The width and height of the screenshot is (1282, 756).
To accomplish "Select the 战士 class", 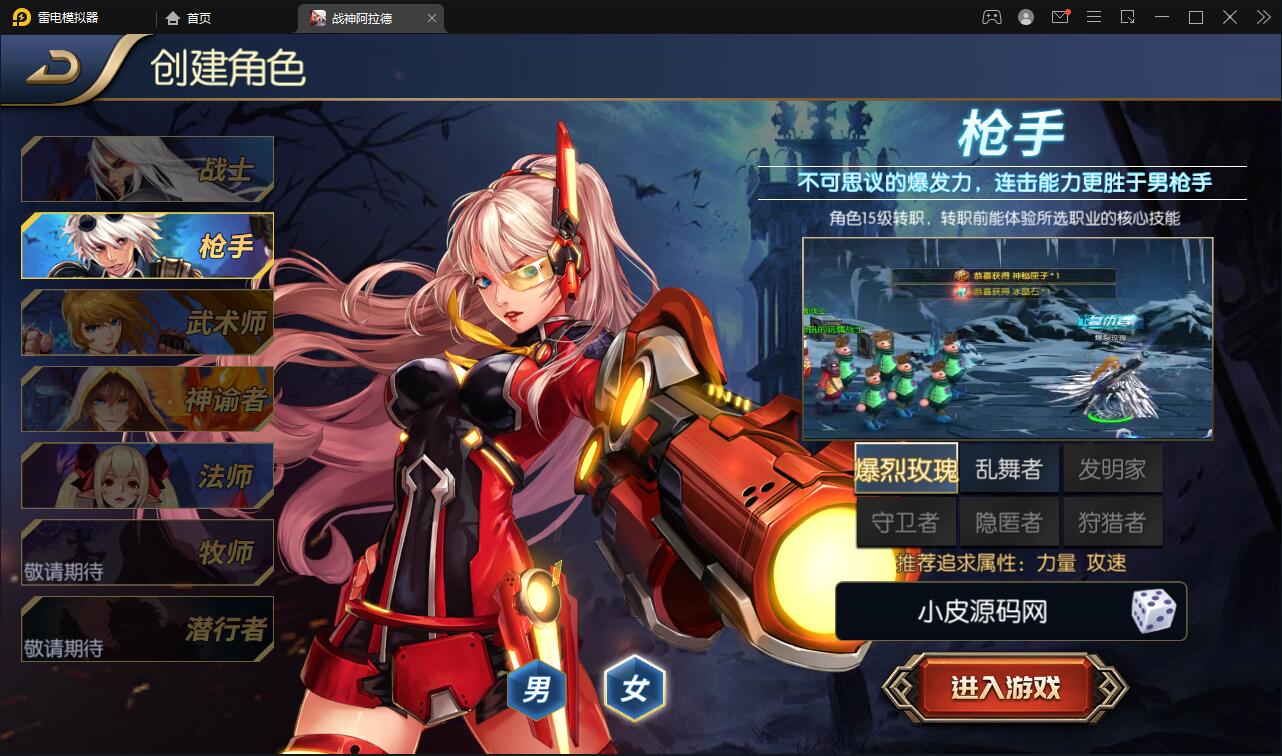I will coord(147,168).
